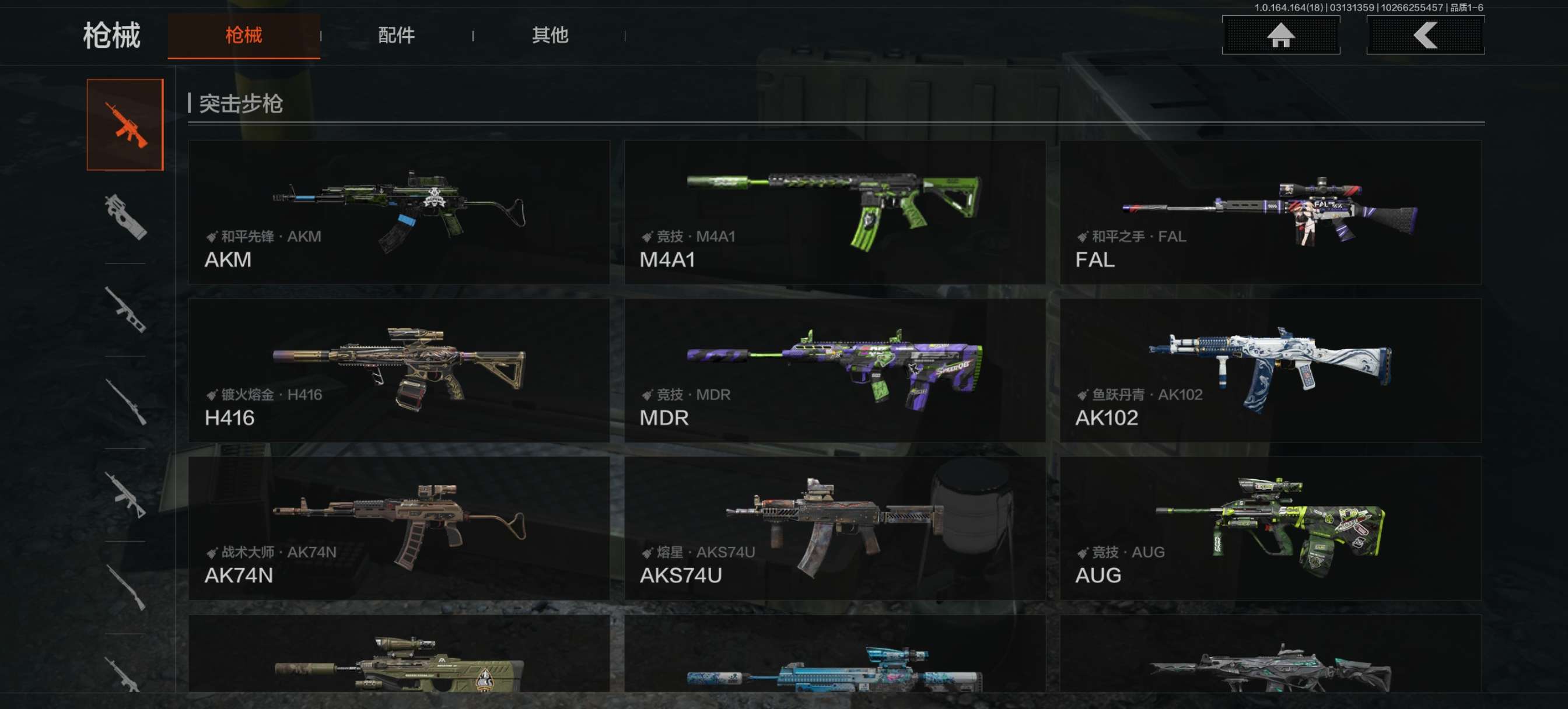
Task: Switch to the 枪械 tab
Action: pyautogui.click(x=243, y=36)
